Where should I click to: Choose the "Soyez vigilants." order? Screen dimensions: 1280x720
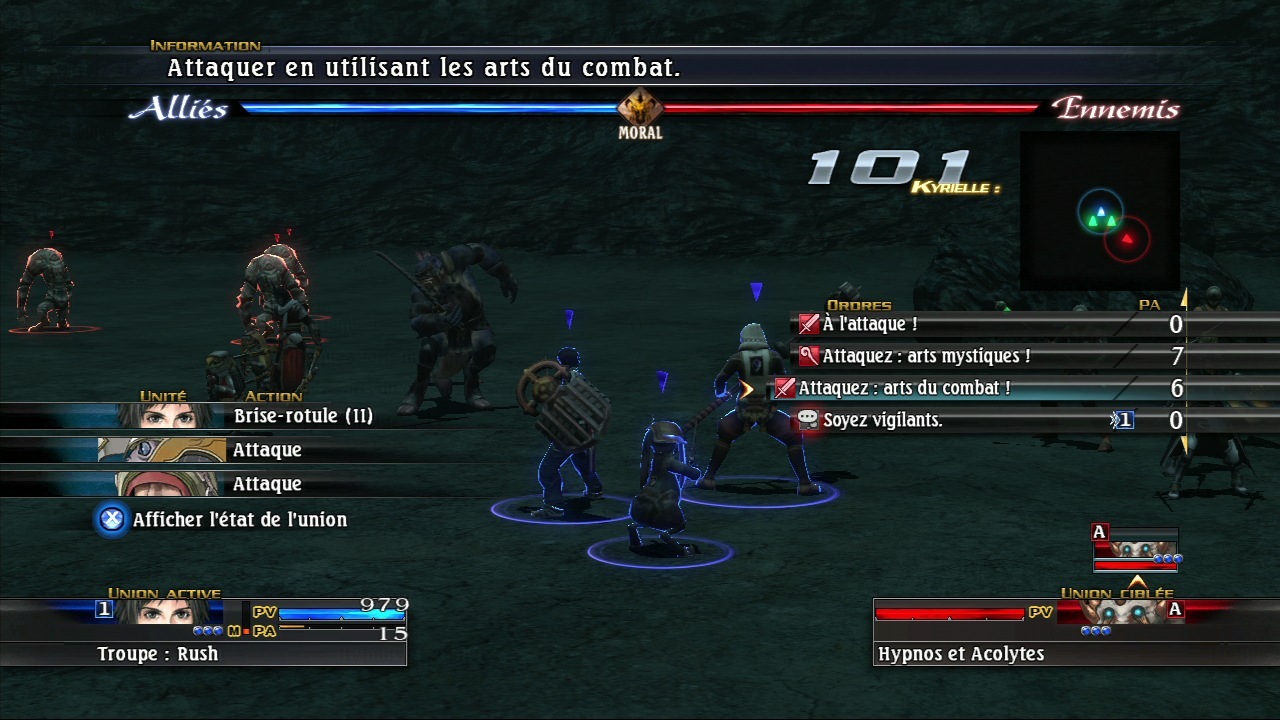tap(882, 420)
